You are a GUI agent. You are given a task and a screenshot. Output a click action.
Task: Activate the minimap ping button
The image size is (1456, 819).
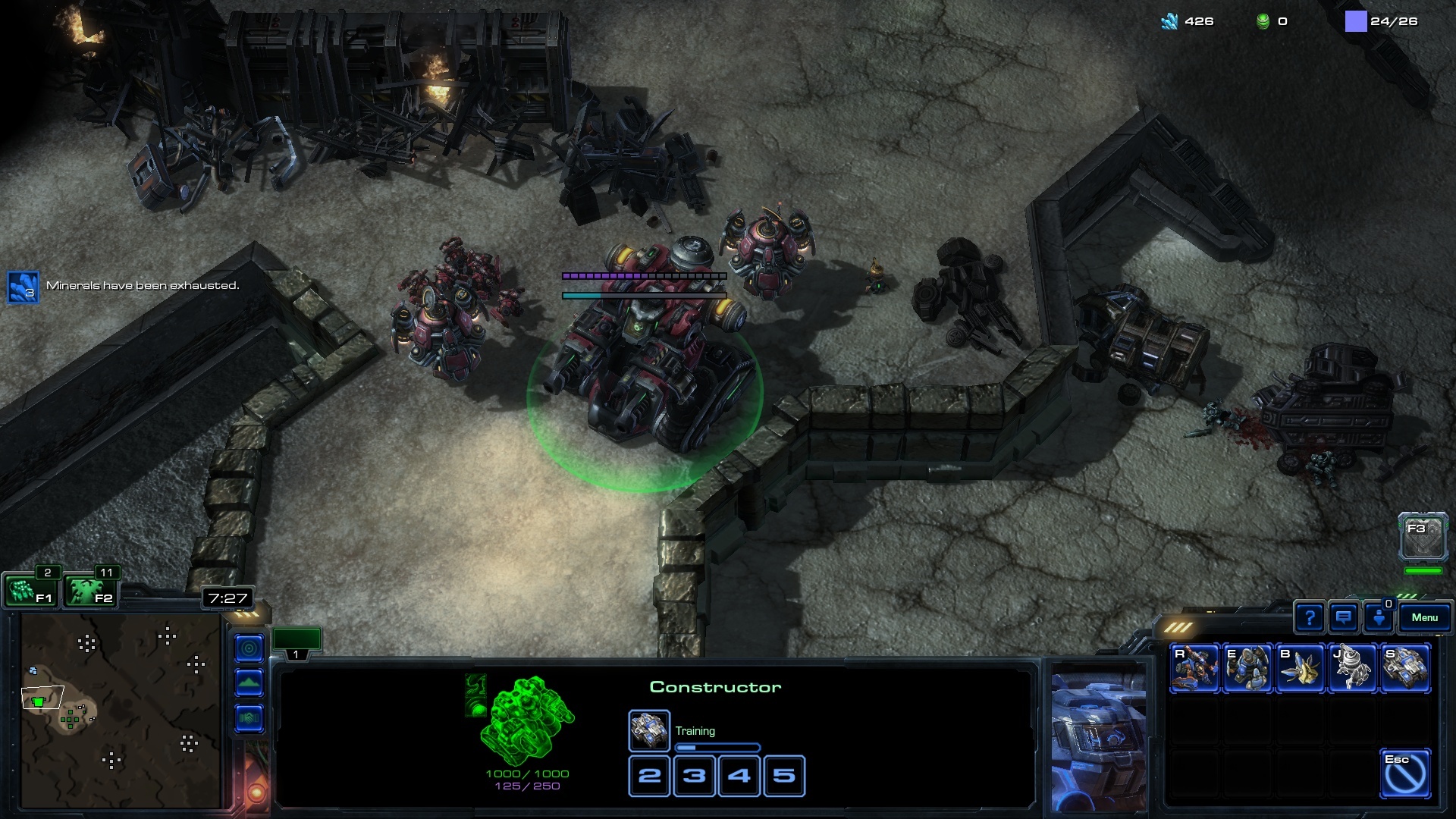point(249,648)
